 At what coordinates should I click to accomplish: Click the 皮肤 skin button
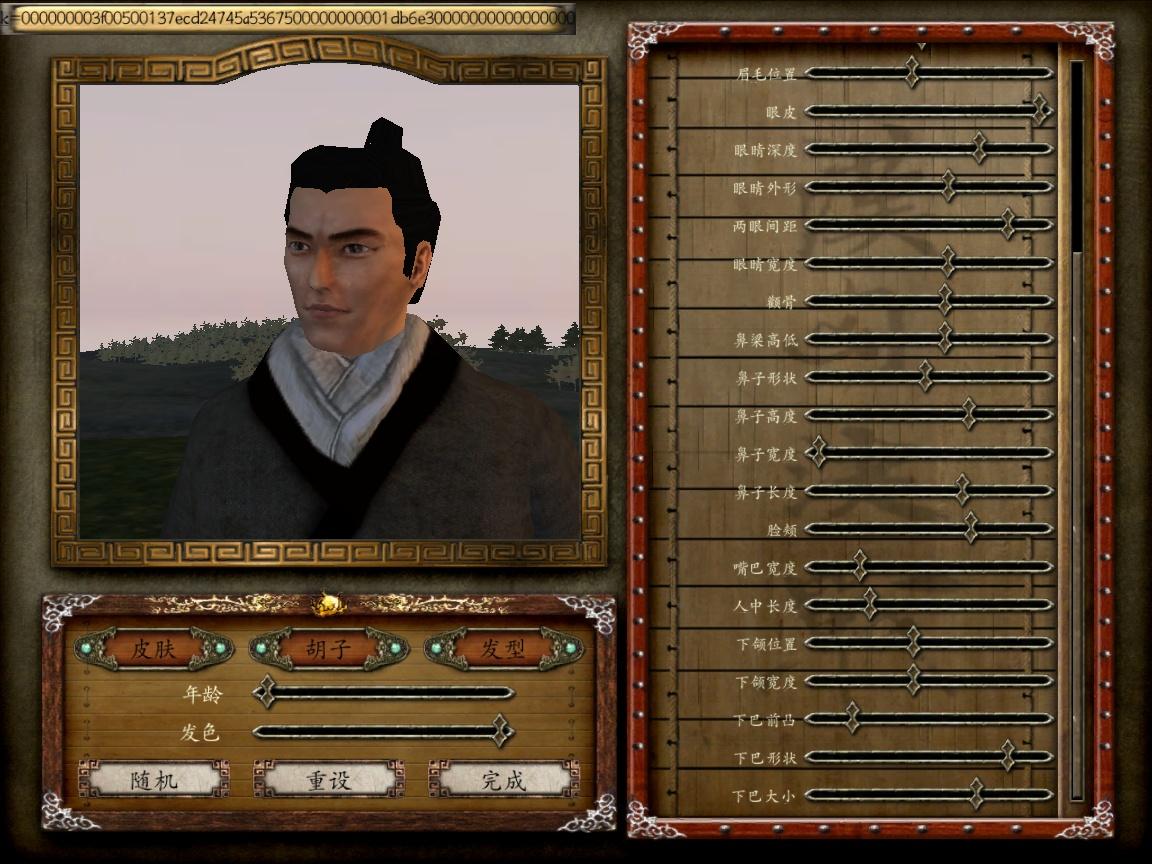[154, 649]
